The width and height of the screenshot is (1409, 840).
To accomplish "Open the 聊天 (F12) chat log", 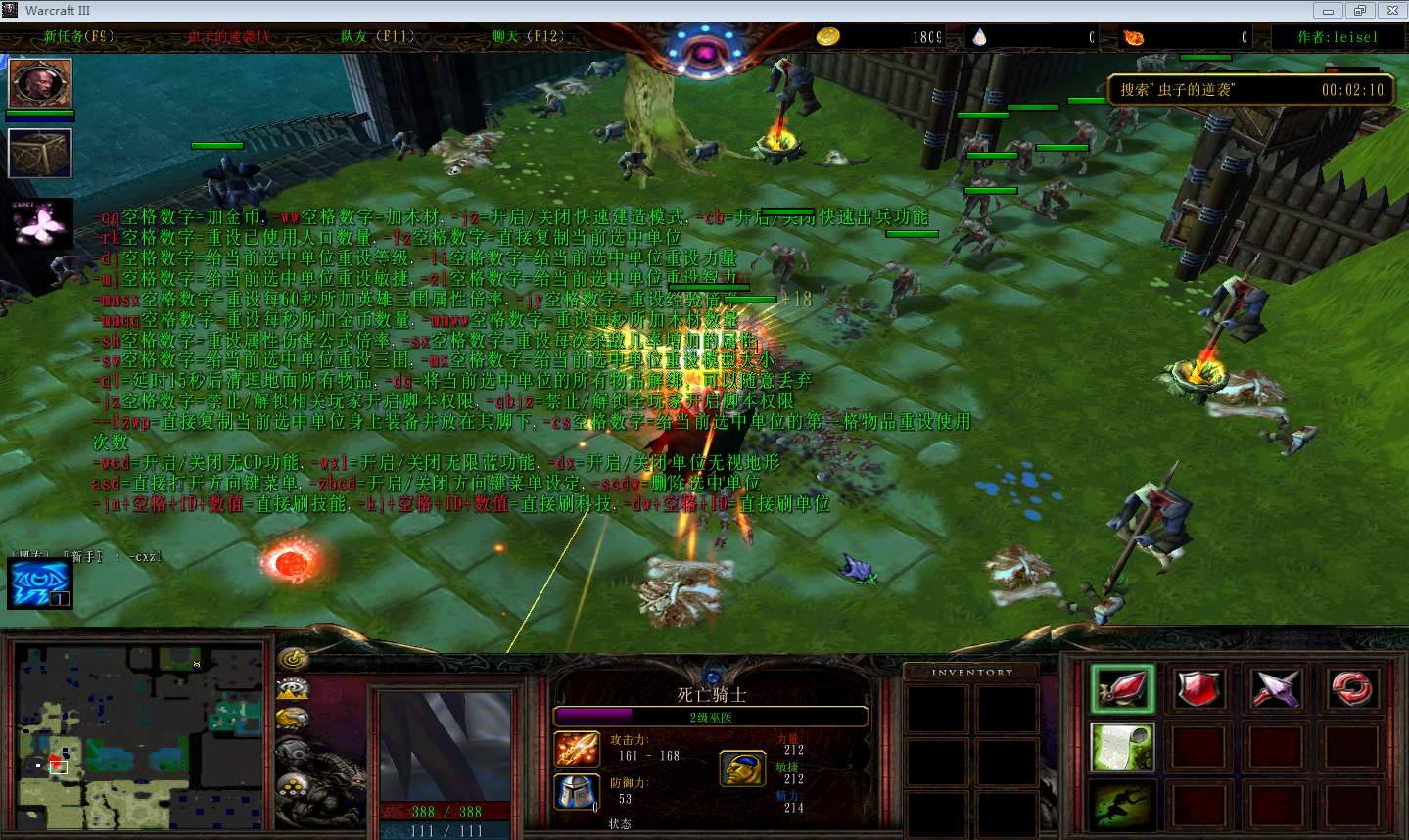I will coord(528,37).
